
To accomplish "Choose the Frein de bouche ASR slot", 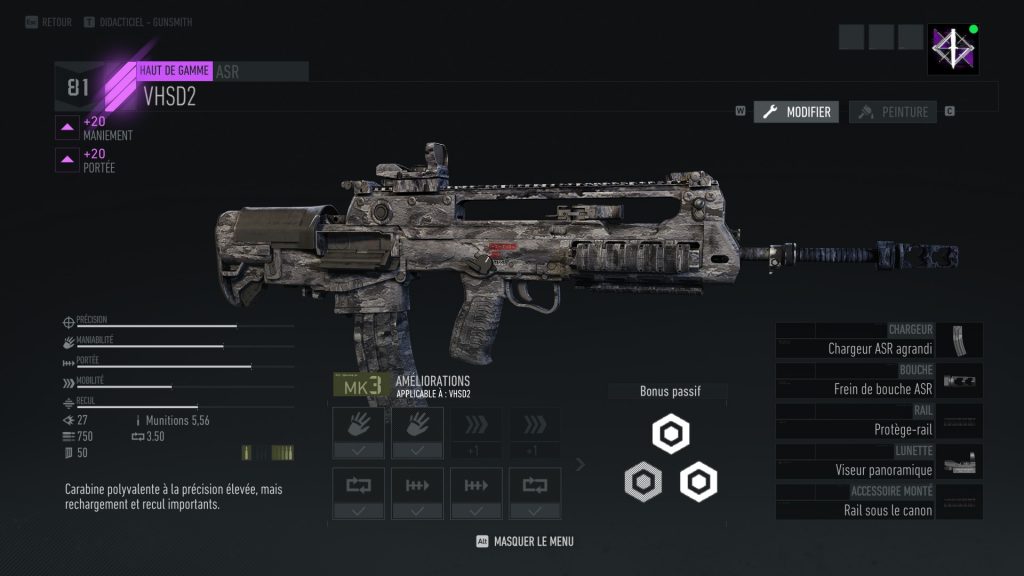I will 879,381.
